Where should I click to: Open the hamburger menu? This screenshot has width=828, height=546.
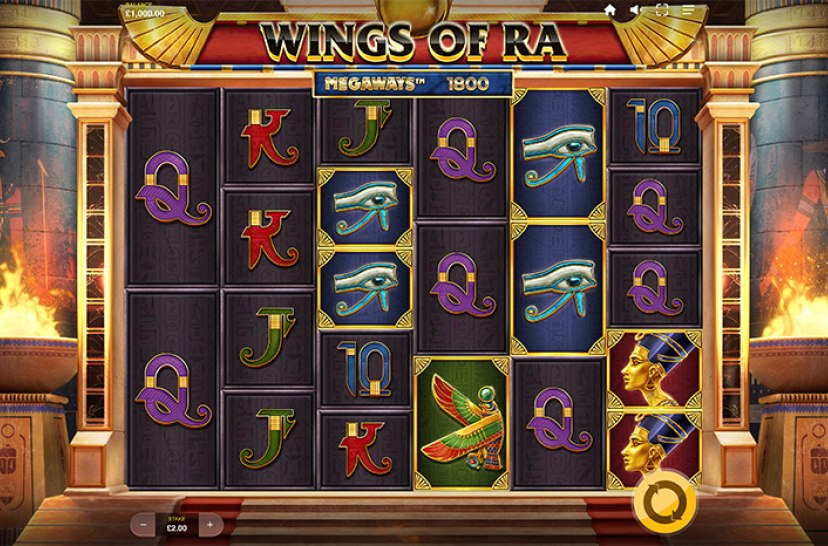click(687, 10)
